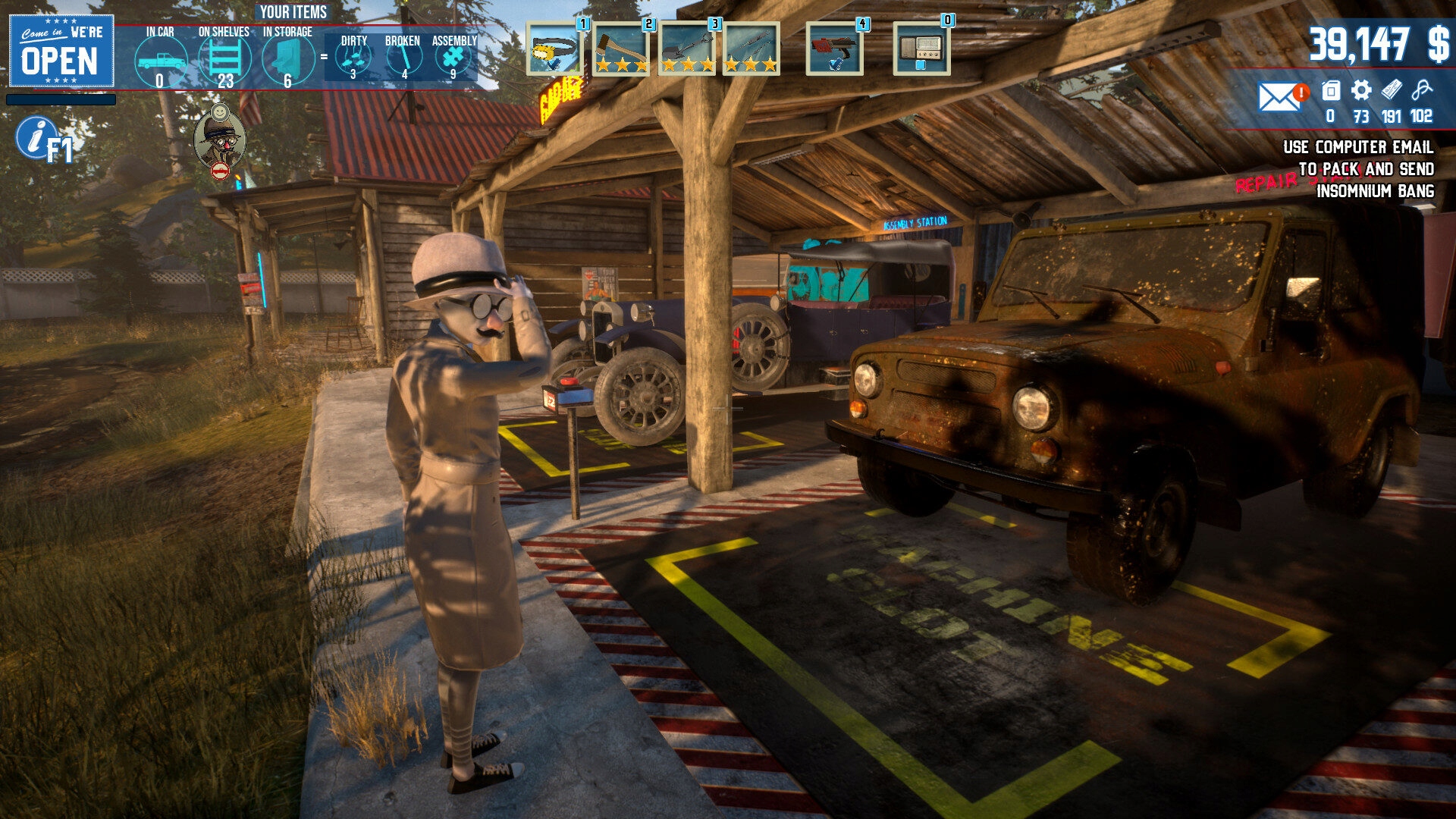This screenshot has width=1456, height=819.
Task: Click the 'Come in We're Open' sign
Action: pos(61,51)
